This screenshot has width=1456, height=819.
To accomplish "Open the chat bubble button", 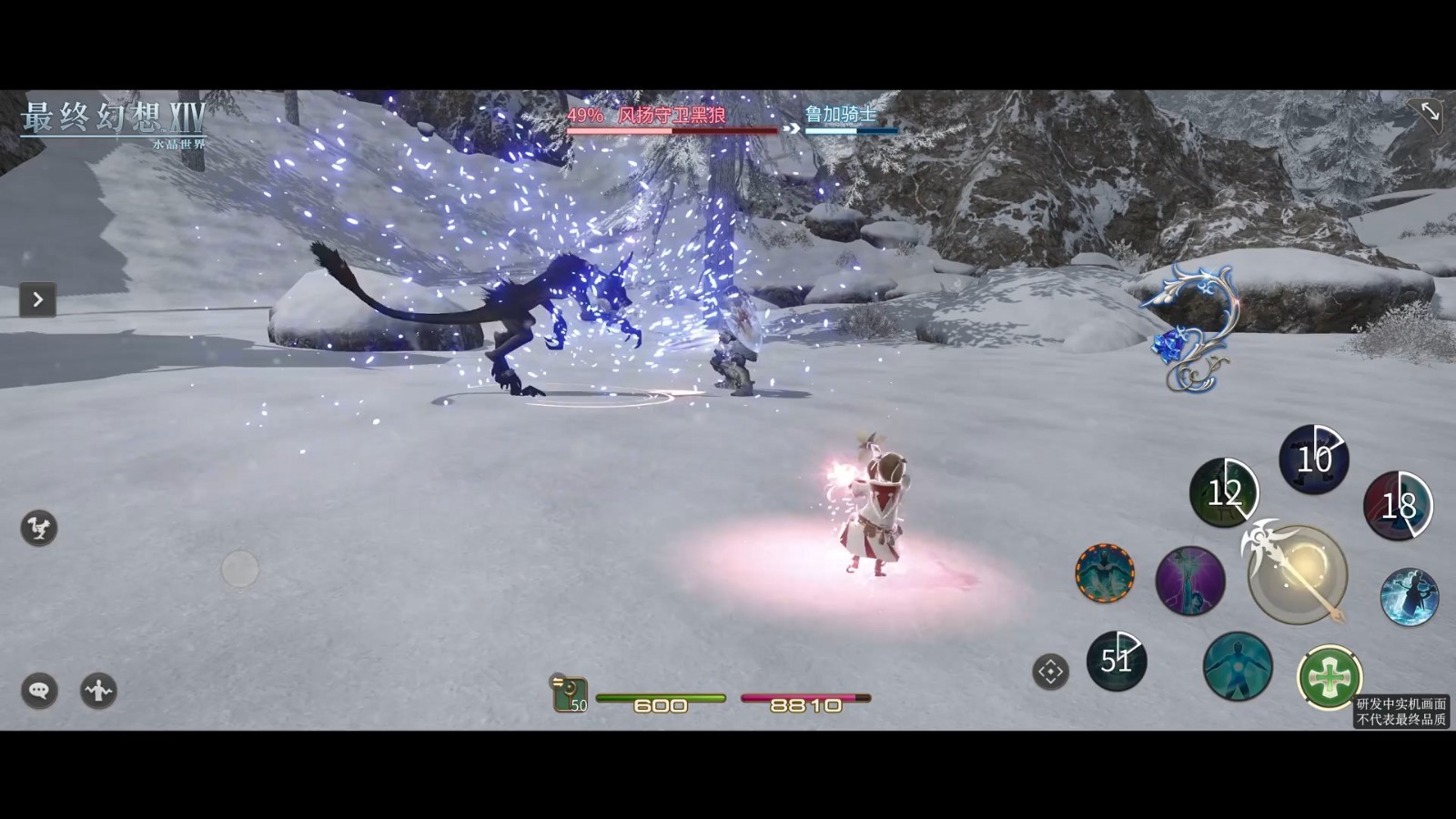I will tap(39, 691).
